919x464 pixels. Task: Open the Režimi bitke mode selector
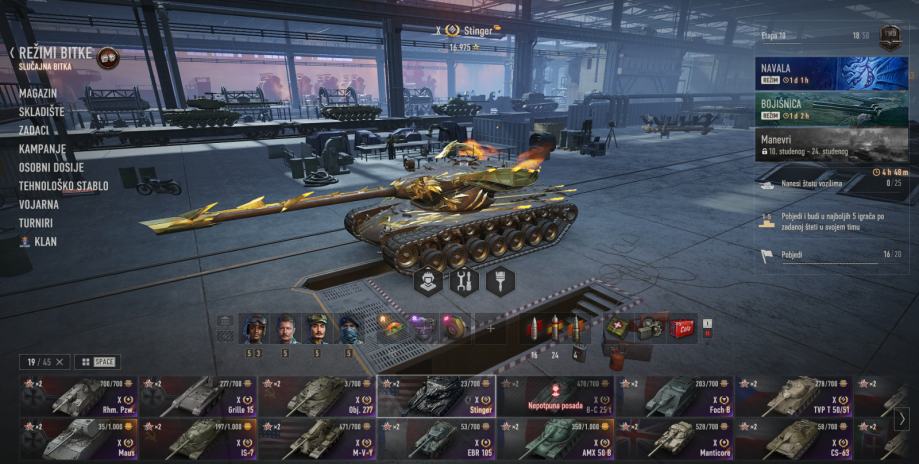[x=55, y=52]
